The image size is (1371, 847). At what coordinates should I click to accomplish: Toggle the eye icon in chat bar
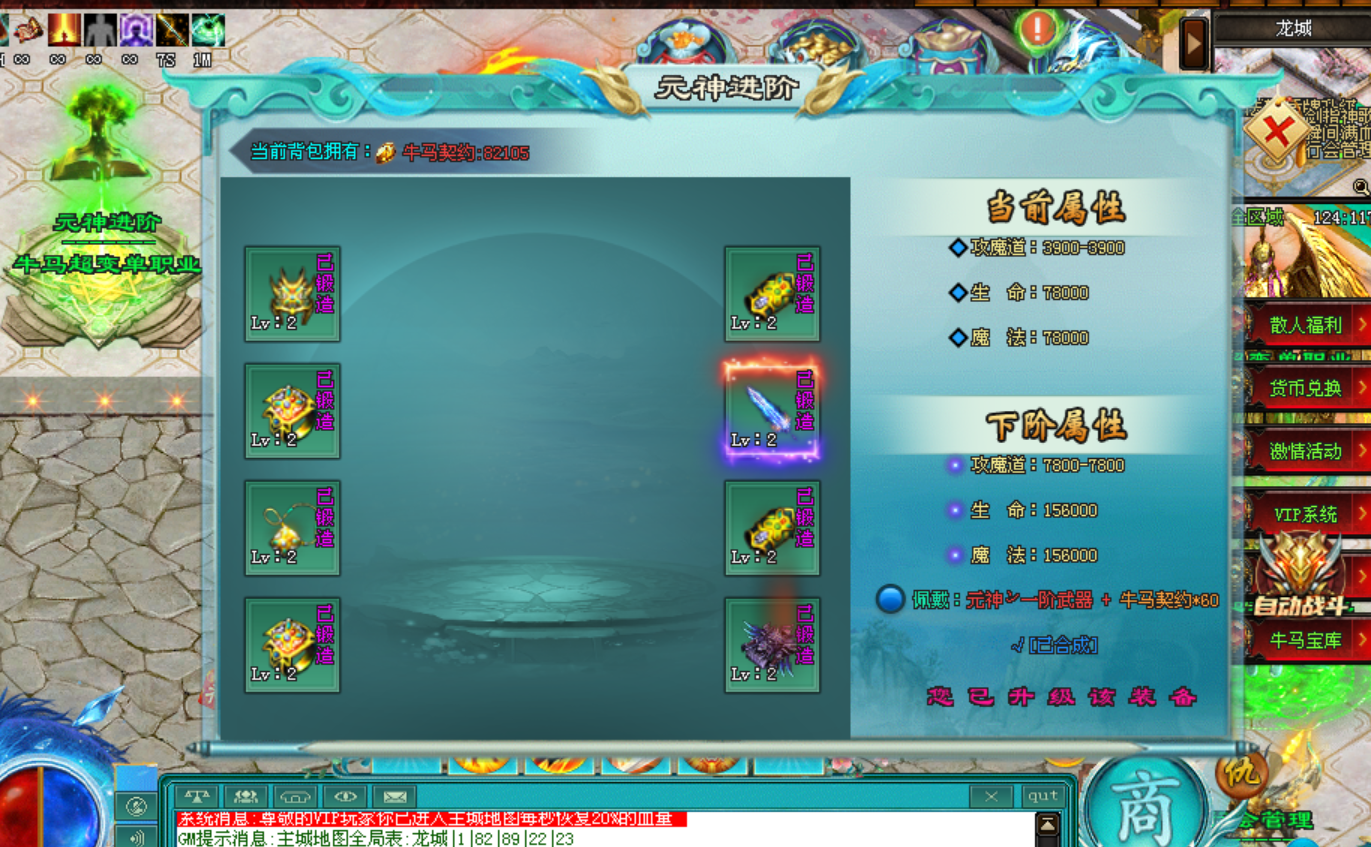pyautogui.click(x=345, y=797)
